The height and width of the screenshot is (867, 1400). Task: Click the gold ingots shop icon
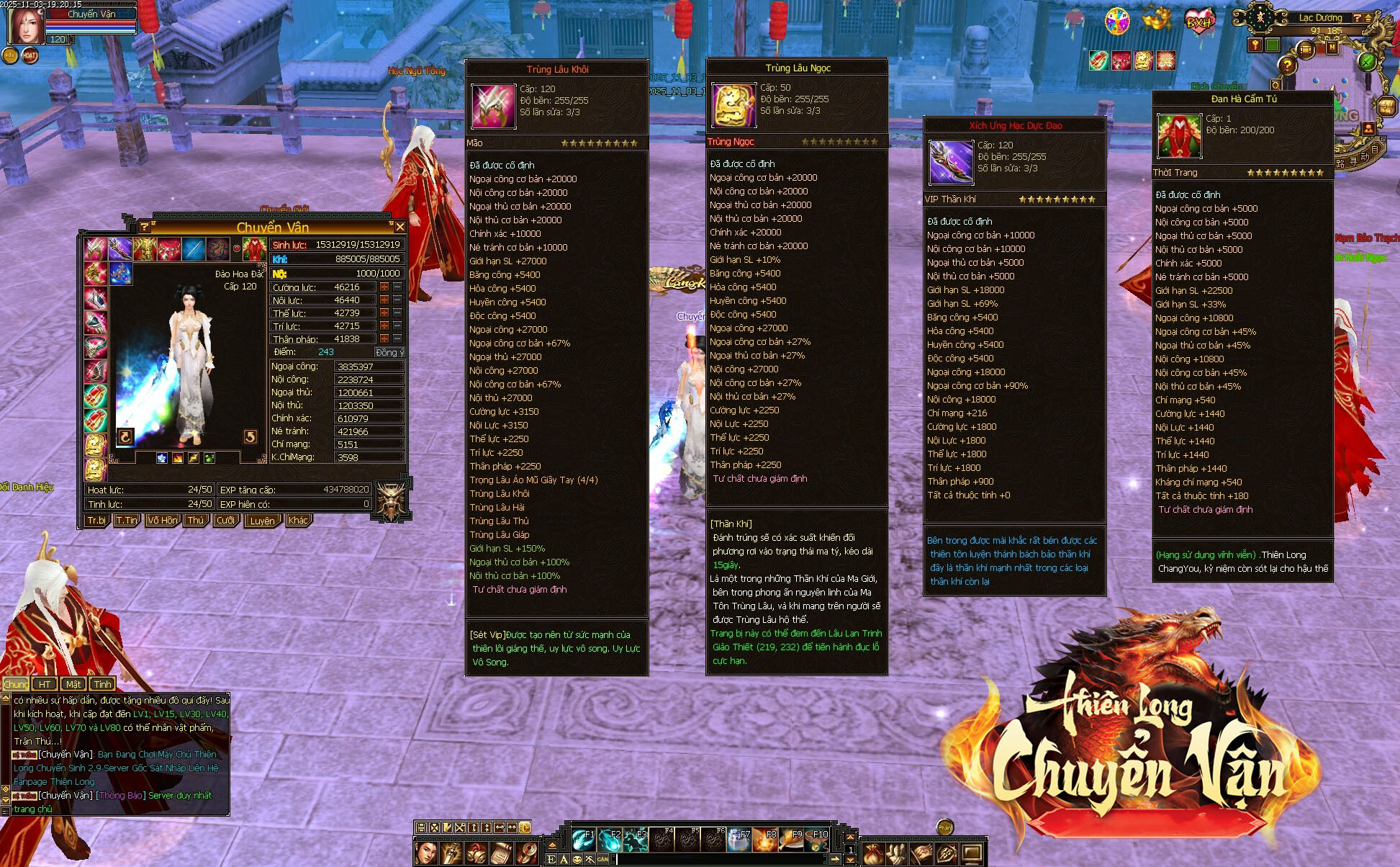click(1157, 19)
